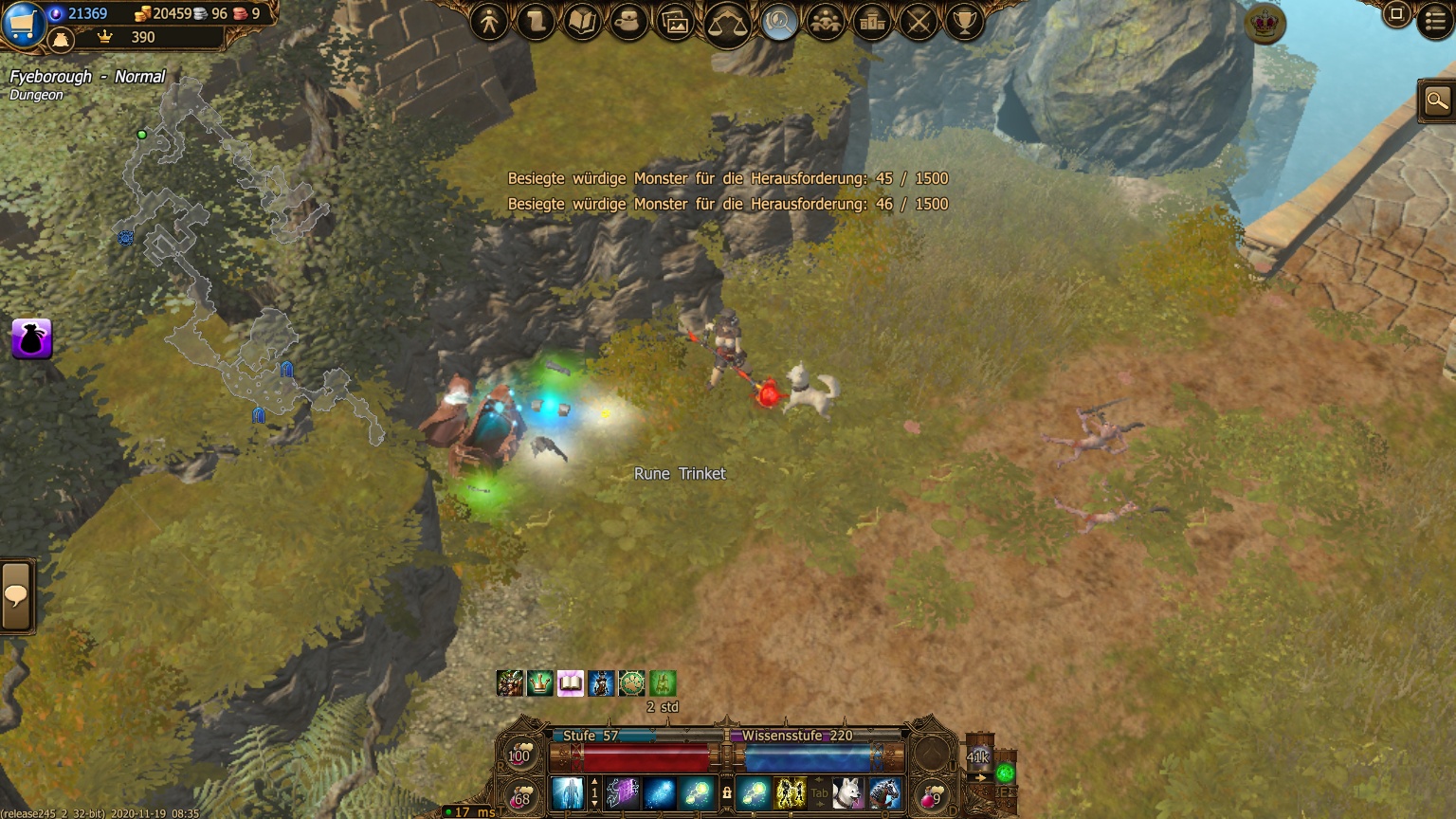Open the crafting anvil menu
This screenshot has height=819, width=1456.
click(629, 21)
